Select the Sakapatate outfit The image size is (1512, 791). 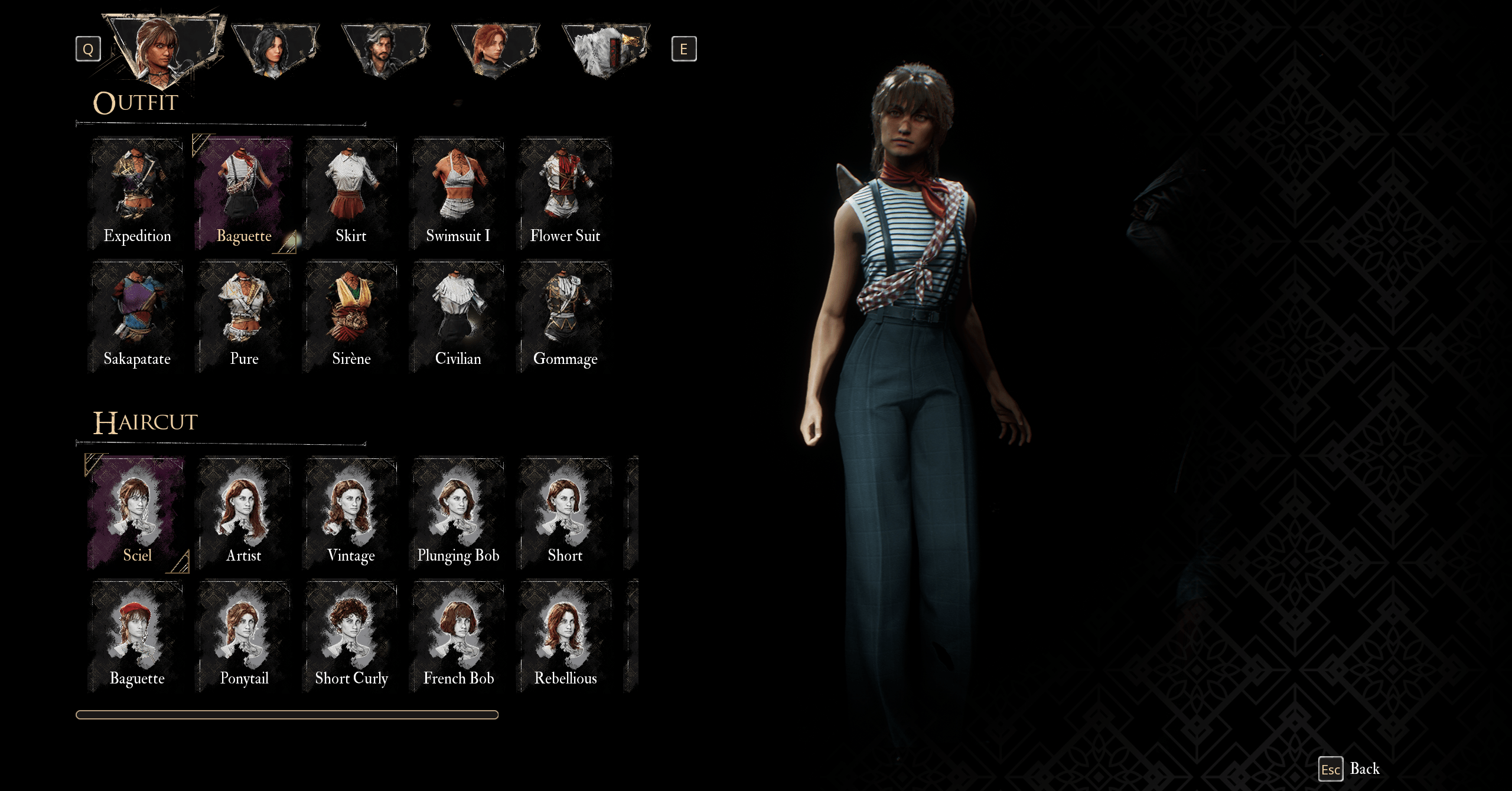[x=137, y=317]
